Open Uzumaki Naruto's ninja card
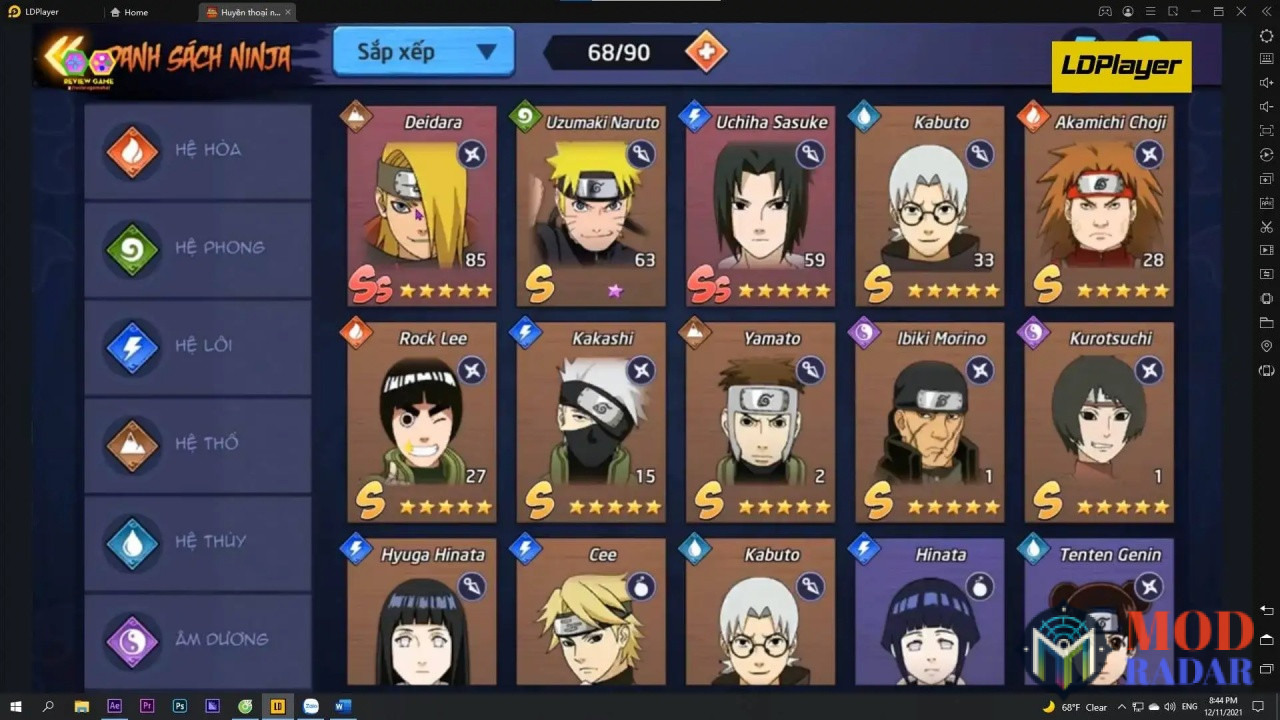Image resolution: width=1280 pixels, height=720 pixels. coord(590,206)
